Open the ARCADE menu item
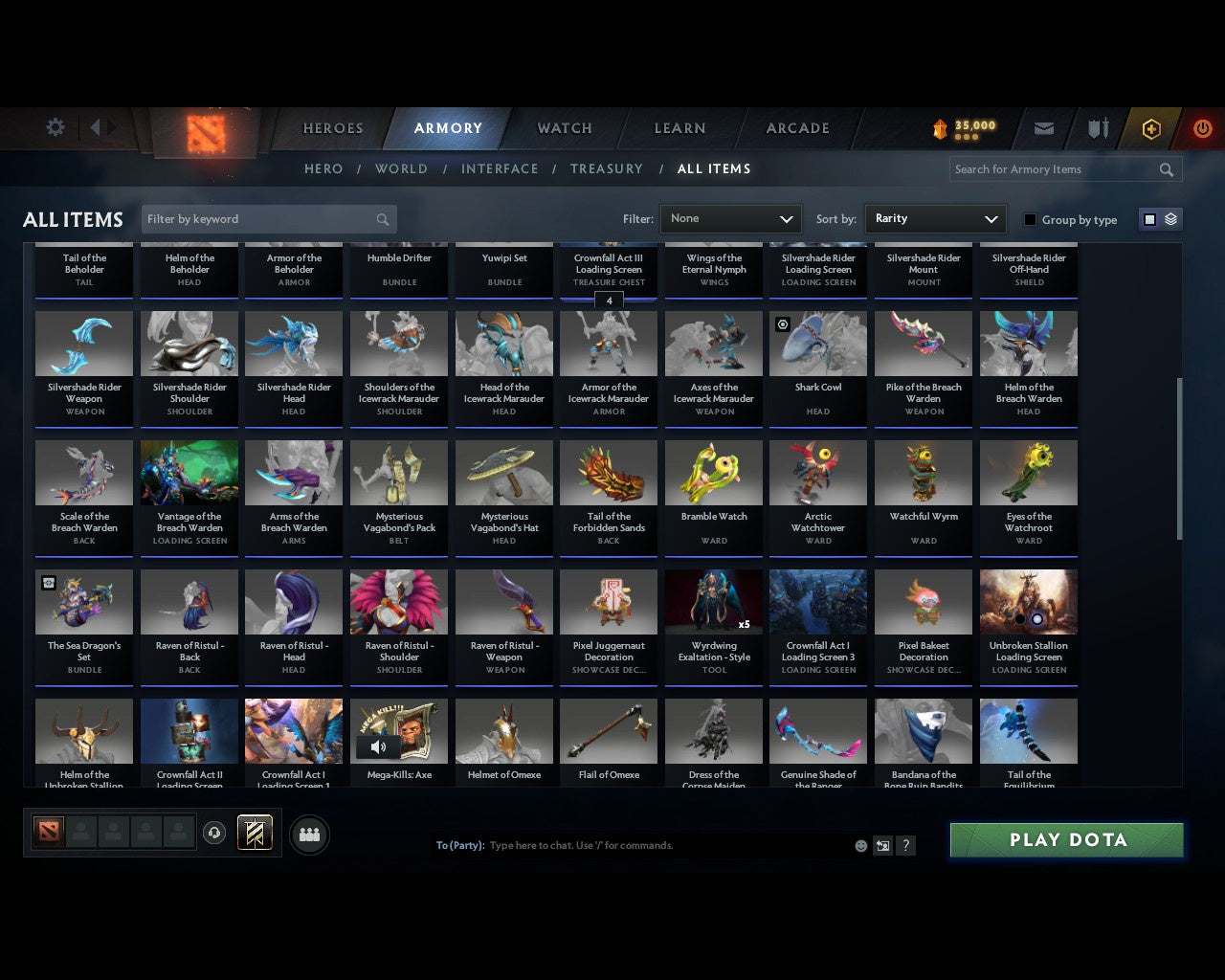This screenshot has width=1225, height=980. click(796, 128)
